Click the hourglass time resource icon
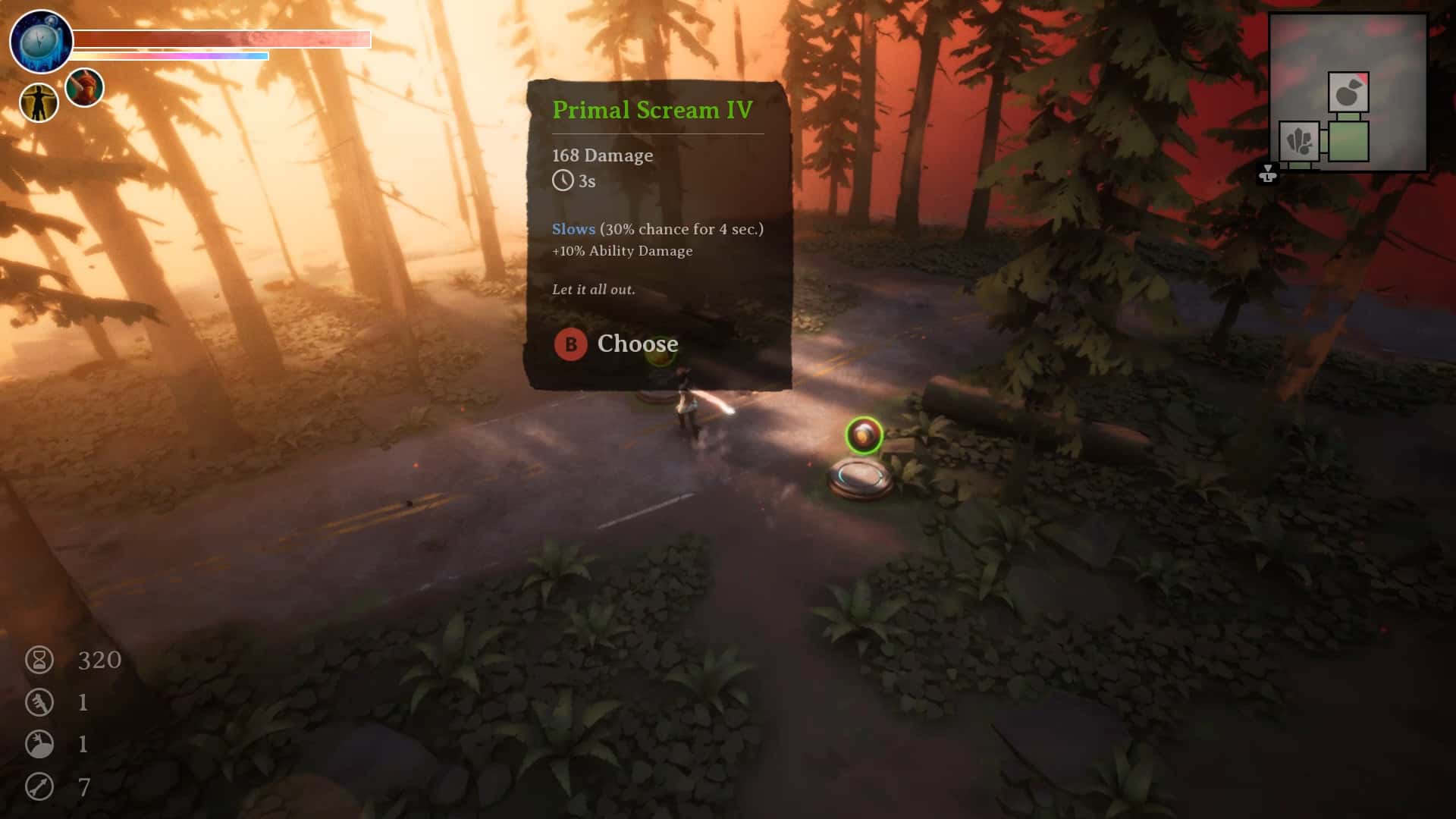Viewport: 1456px width, 819px height. (40, 659)
